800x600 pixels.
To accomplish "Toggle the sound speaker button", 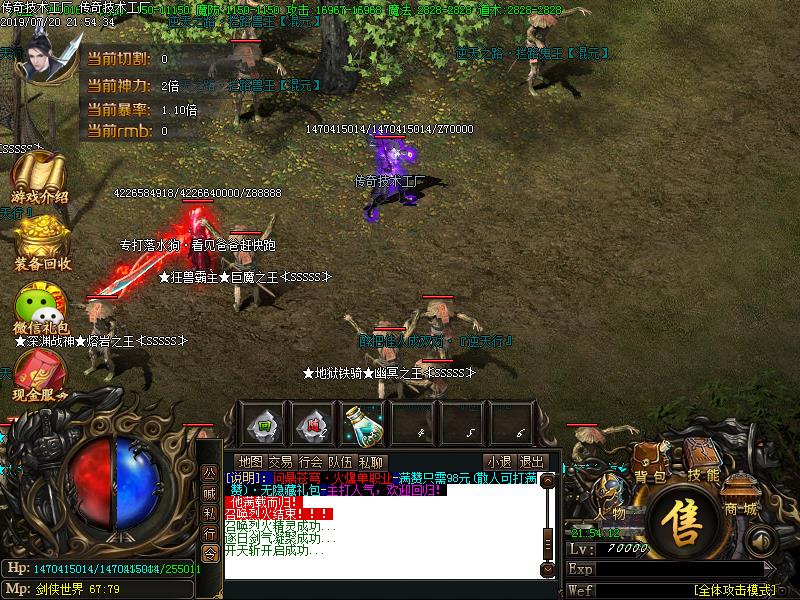I will click(x=762, y=541).
